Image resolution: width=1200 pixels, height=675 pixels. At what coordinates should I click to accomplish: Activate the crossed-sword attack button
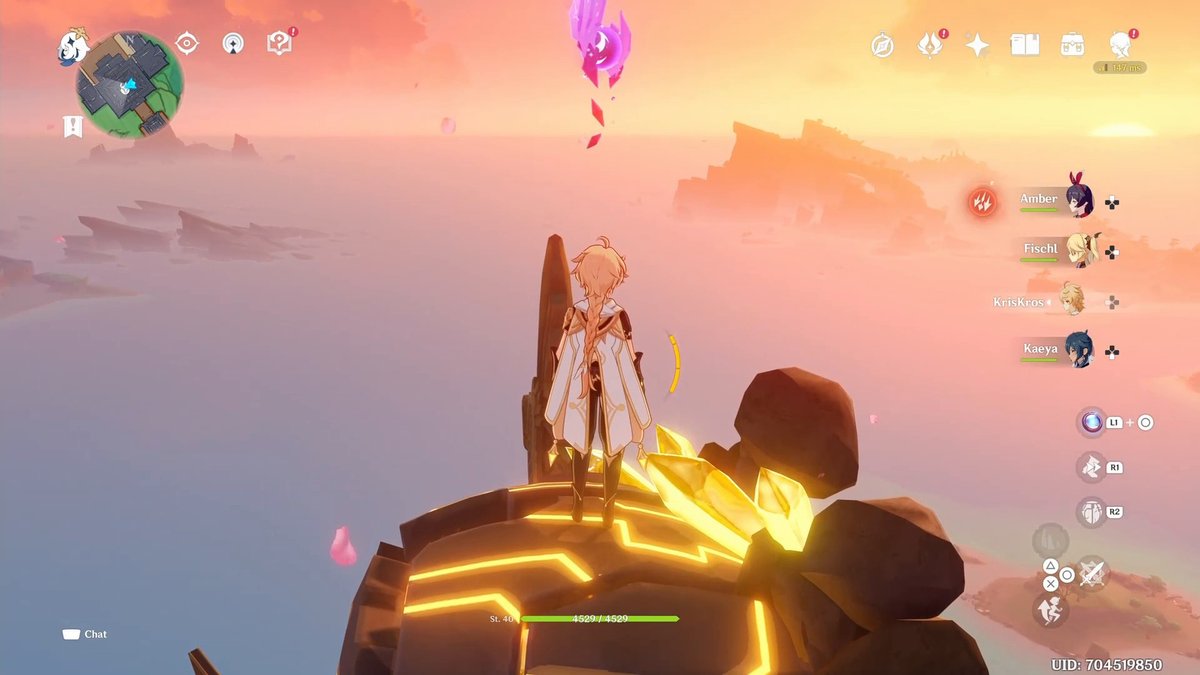[1092, 572]
